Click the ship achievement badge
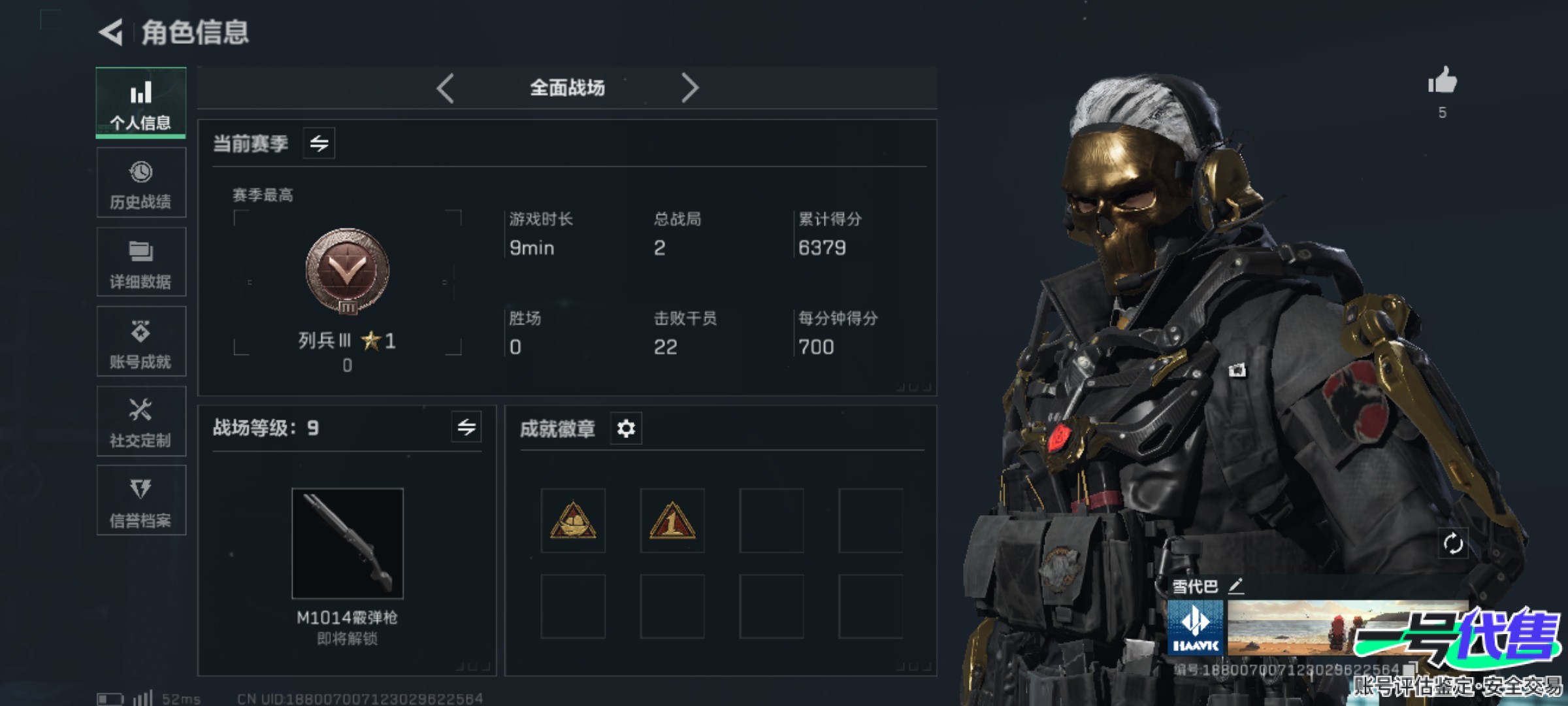The height and width of the screenshot is (706, 1568). pyautogui.click(x=573, y=521)
